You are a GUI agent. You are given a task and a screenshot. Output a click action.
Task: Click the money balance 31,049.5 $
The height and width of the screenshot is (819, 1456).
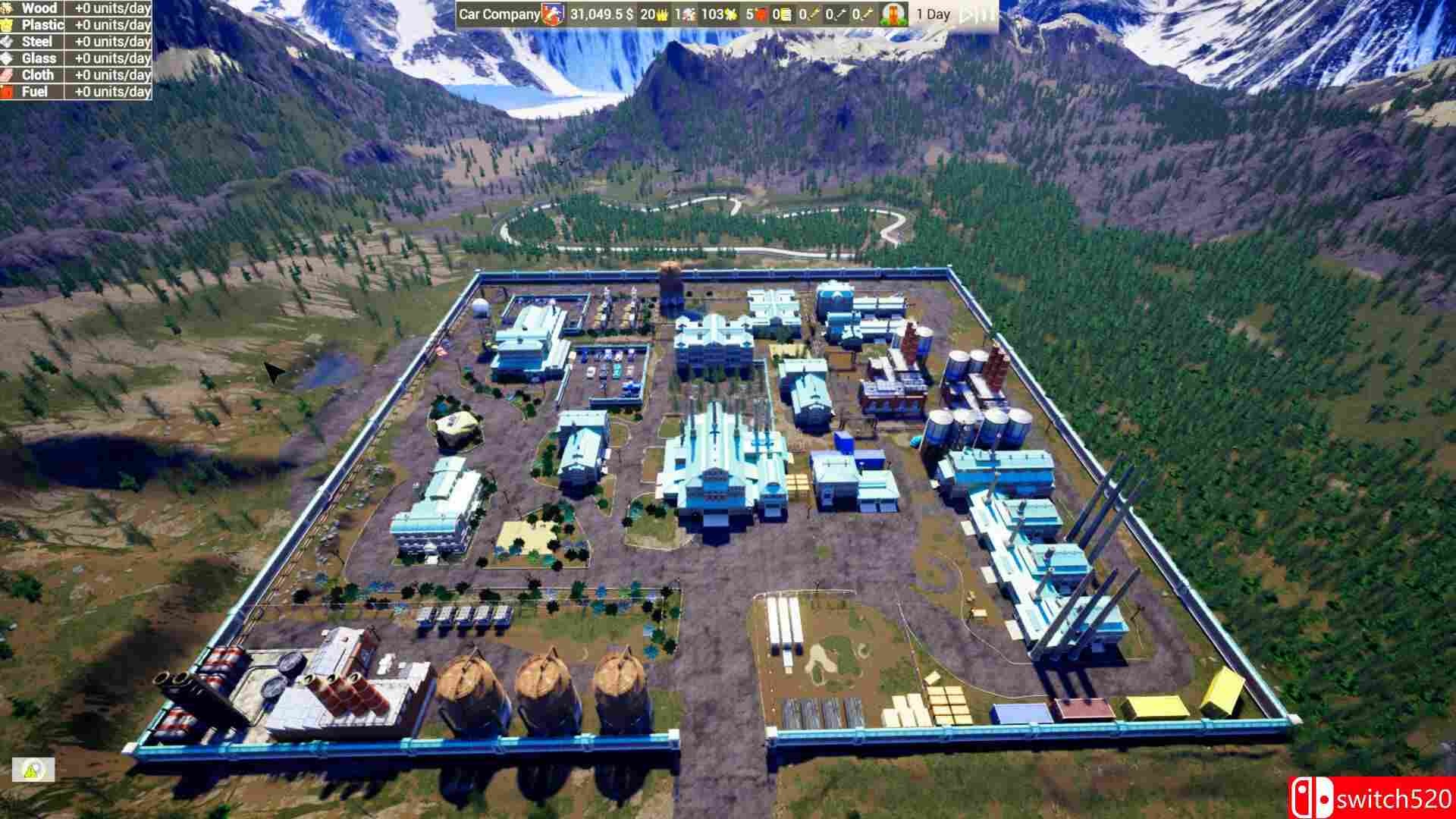(602, 13)
